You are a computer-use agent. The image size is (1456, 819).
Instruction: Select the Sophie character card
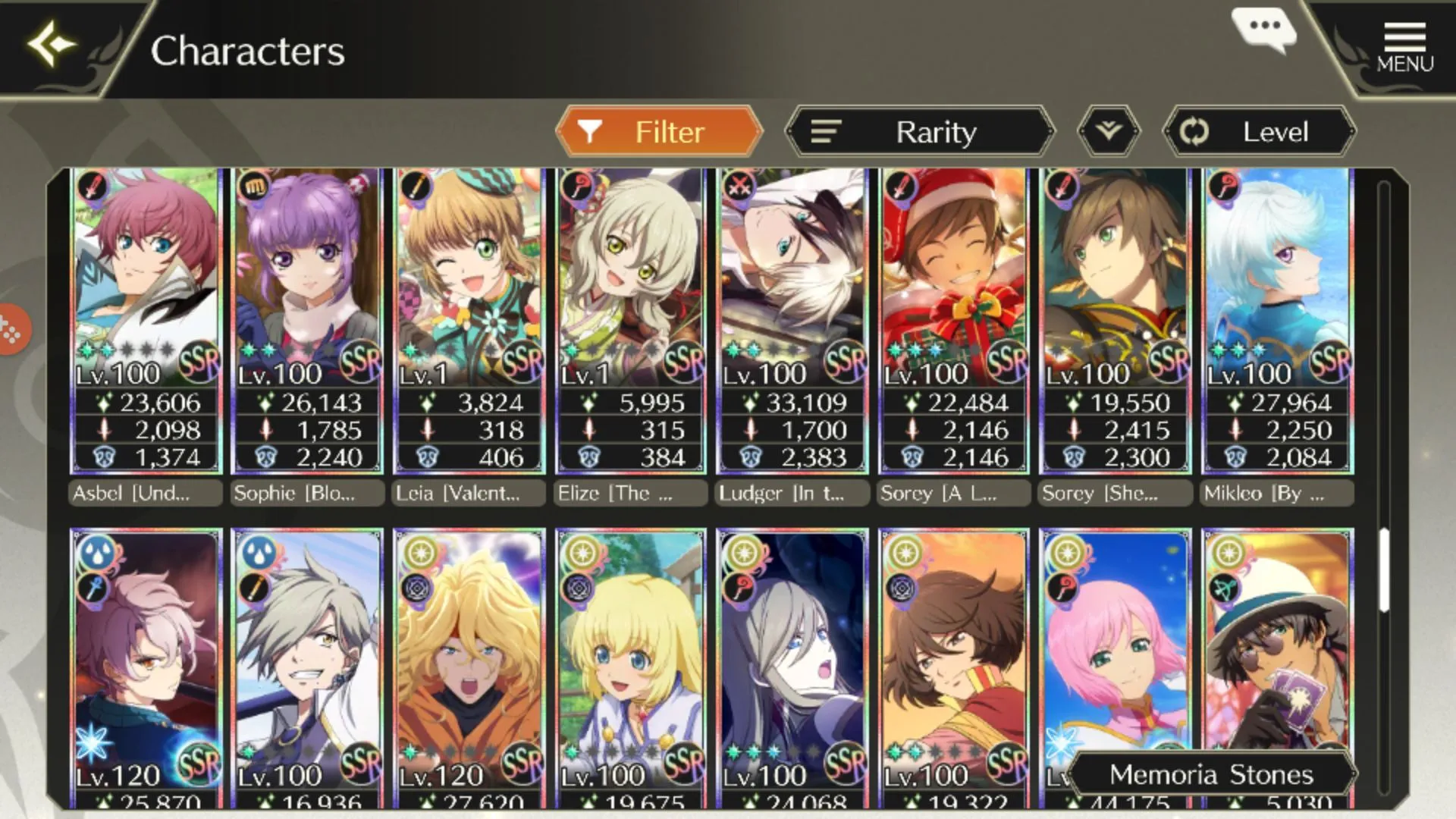[307, 320]
